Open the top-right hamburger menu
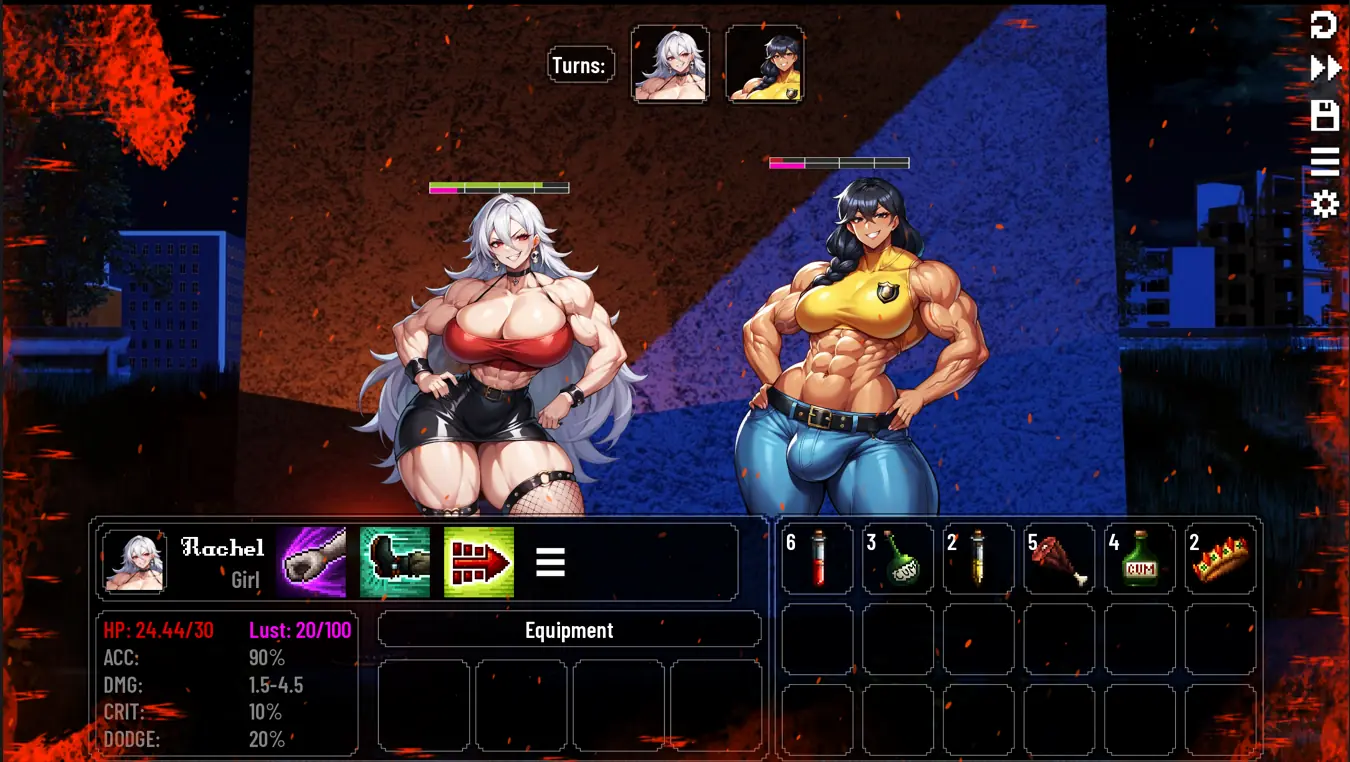This screenshot has height=762, width=1350. pyautogui.click(x=1325, y=160)
